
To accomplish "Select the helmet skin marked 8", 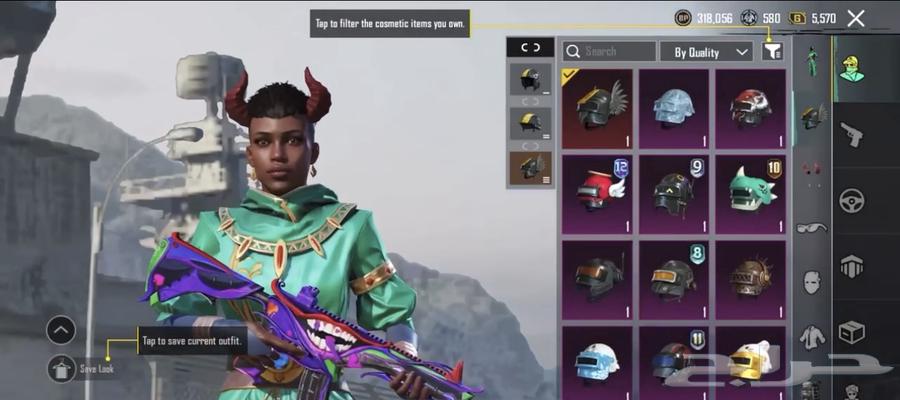I will [674, 276].
